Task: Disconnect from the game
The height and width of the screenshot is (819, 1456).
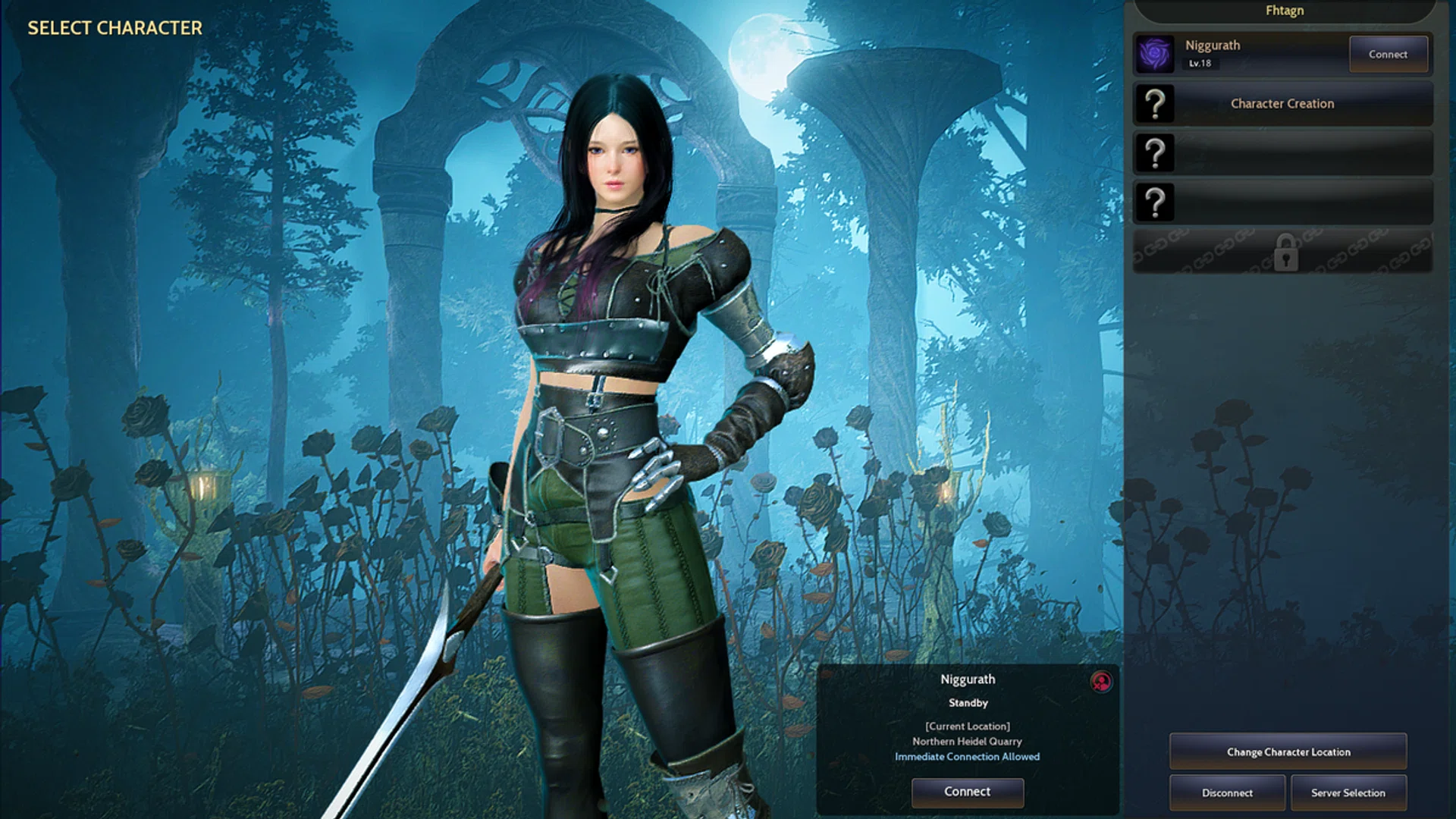Action: pyautogui.click(x=1227, y=792)
